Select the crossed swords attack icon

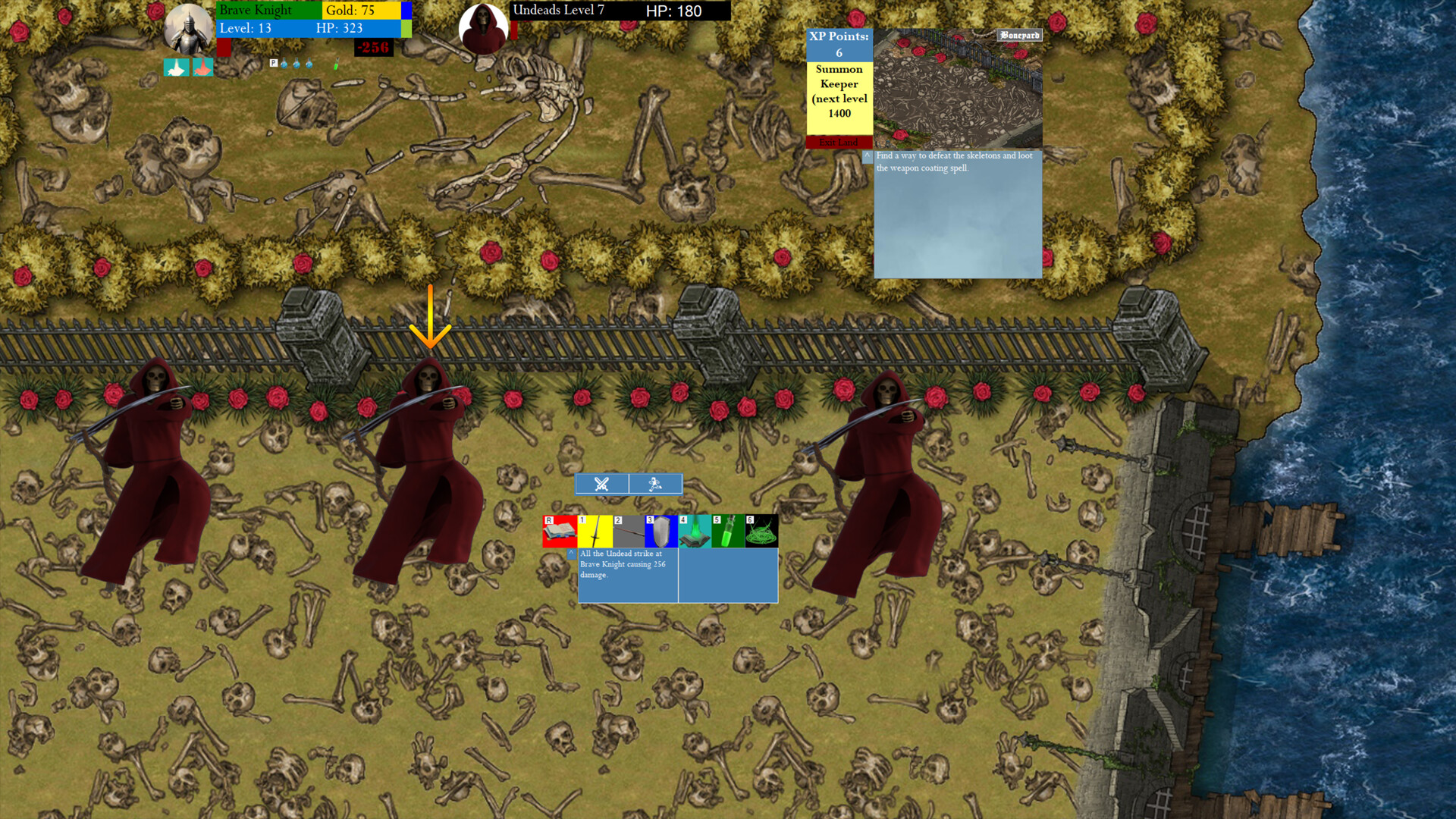point(601,484)
